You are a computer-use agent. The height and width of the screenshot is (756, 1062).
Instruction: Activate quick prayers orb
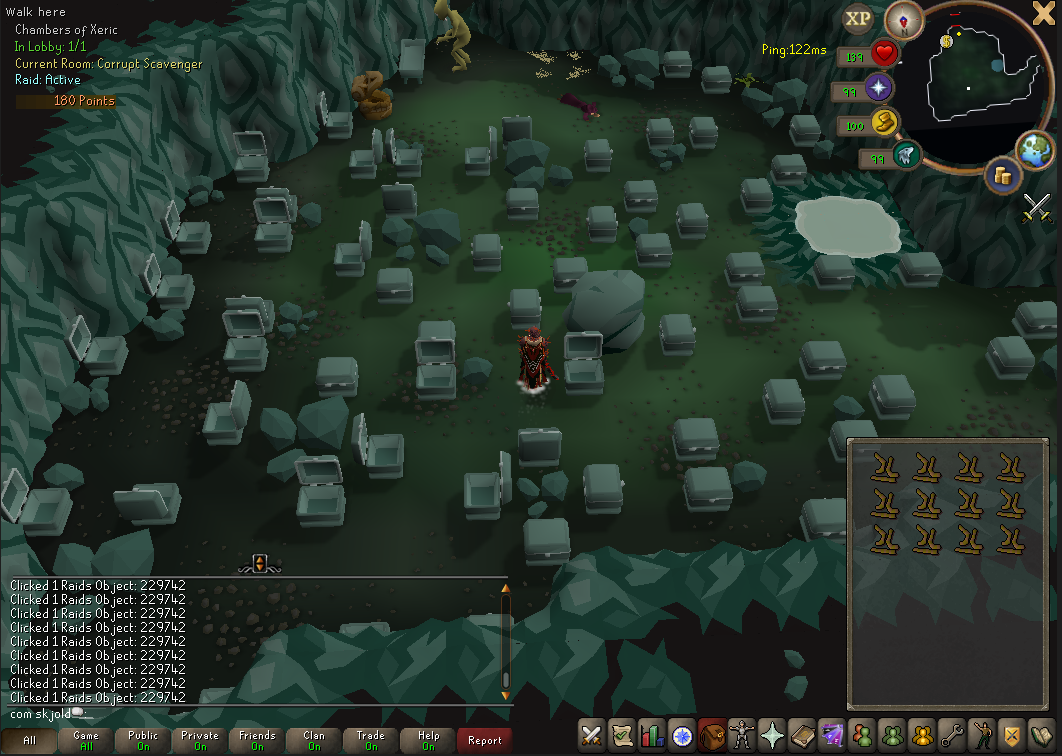pos(879,88)
